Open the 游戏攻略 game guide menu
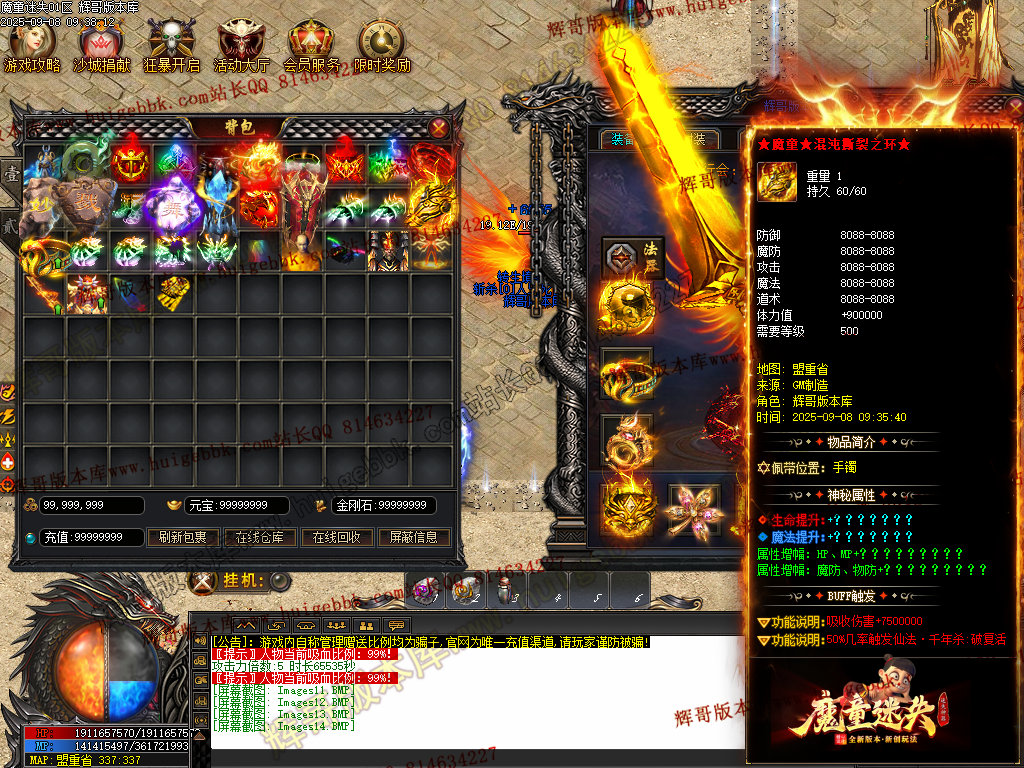 click(x=32, y=45)
